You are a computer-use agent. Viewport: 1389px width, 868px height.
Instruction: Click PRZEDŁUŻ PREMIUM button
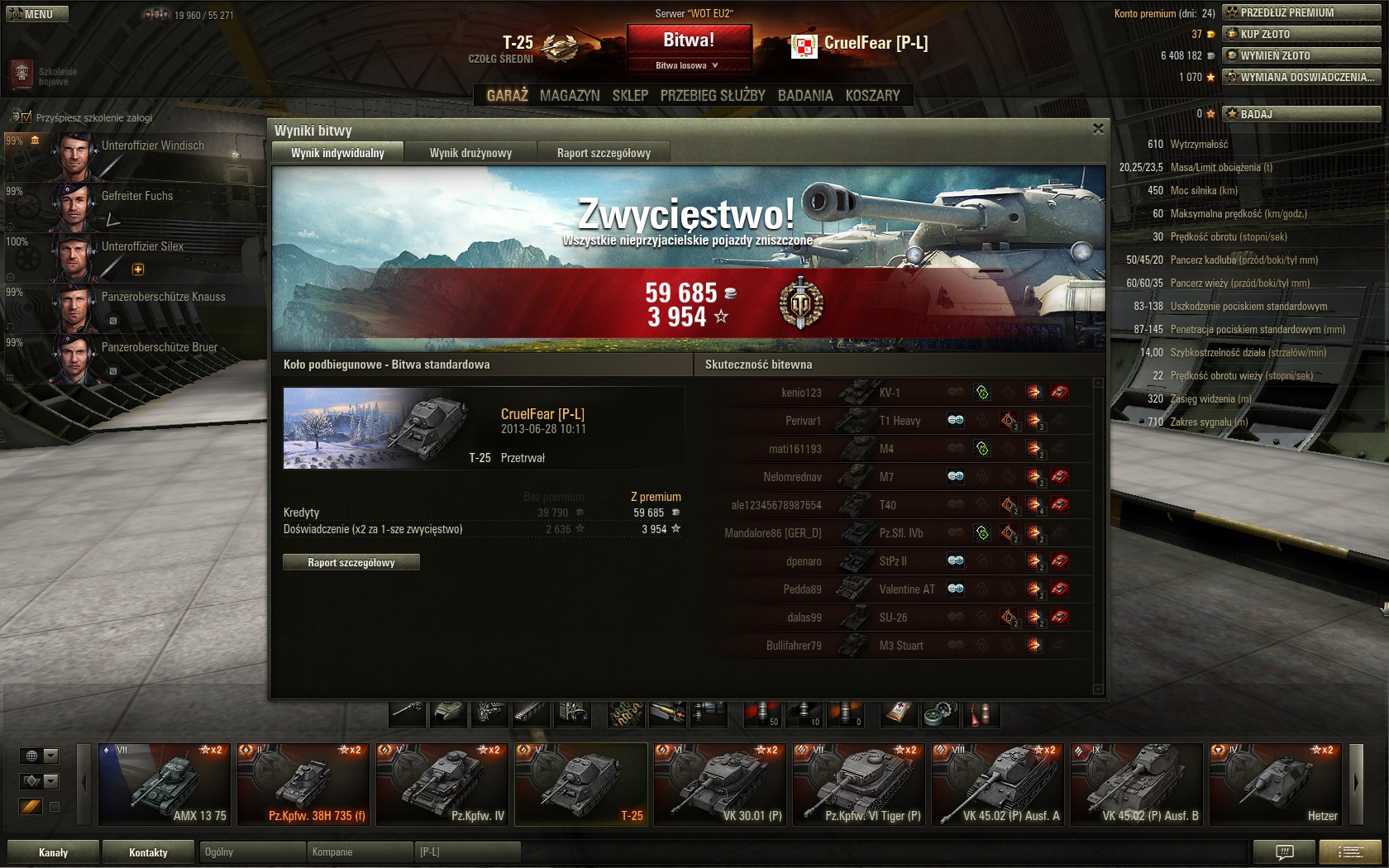coord(1301,12)
